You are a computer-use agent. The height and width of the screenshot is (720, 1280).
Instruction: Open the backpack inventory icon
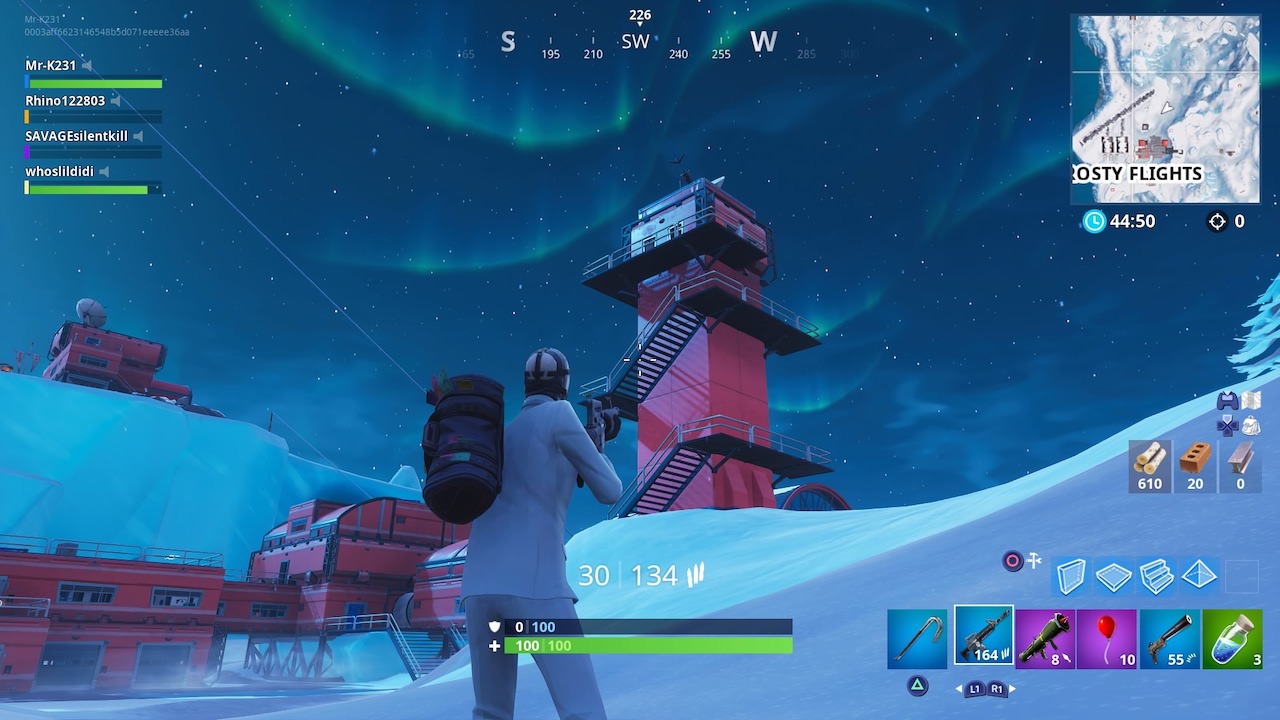[1251, 426]
